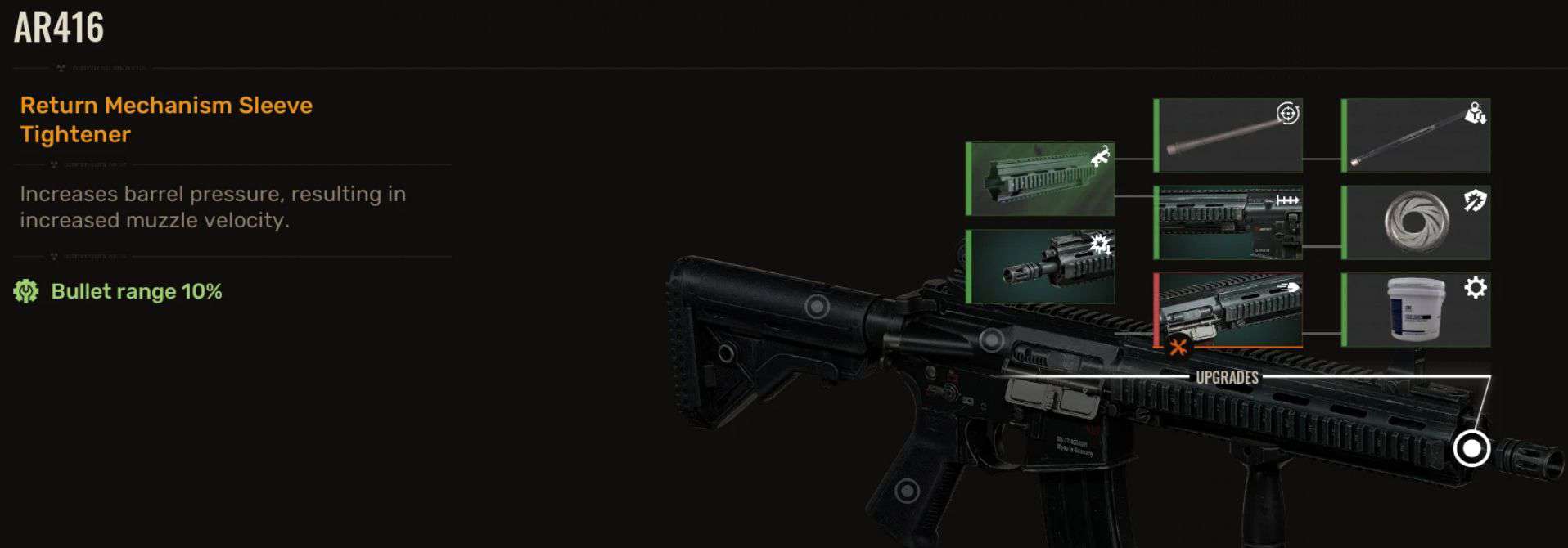Select the stock upgrade node on rifle
The width and height of the screenshot is (1568, 548).
click(x=817, y=307)
